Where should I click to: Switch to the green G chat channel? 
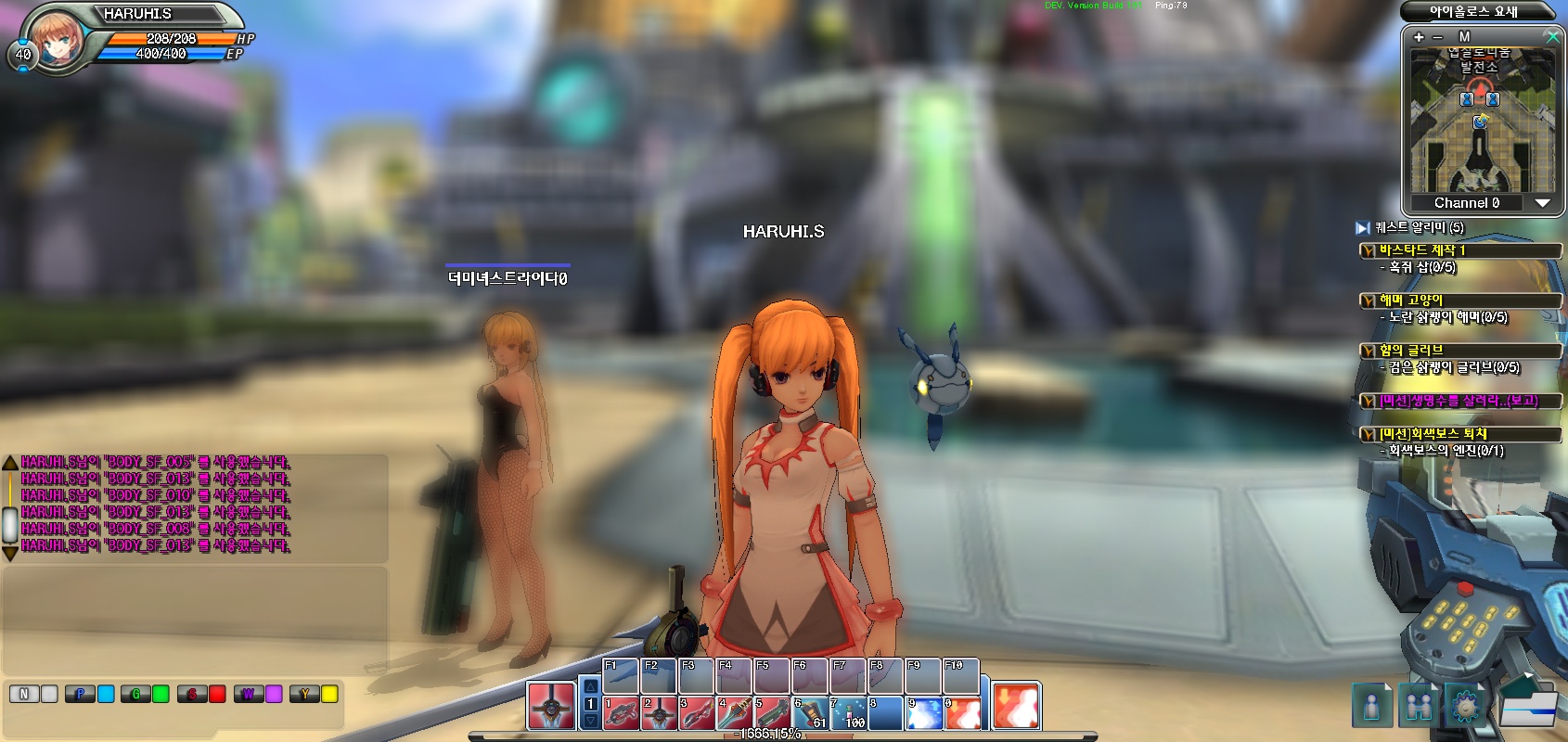click(136, 694)
